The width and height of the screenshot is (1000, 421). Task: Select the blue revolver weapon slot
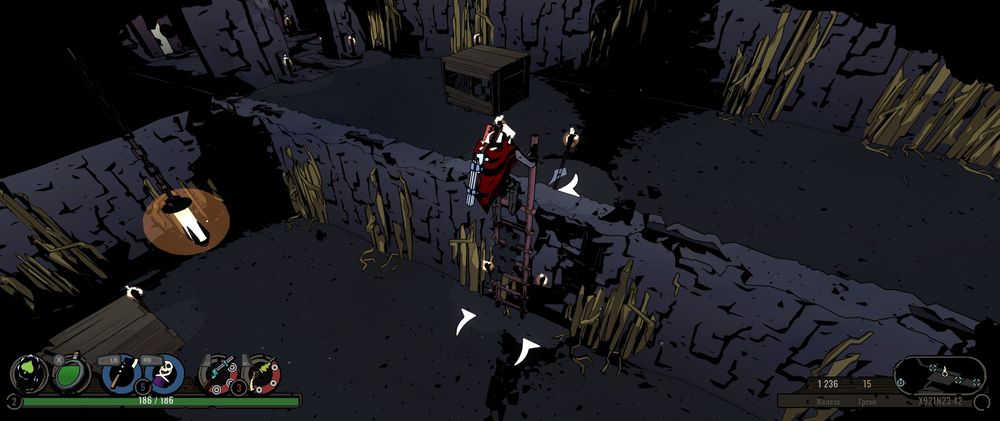pos(218,373)
